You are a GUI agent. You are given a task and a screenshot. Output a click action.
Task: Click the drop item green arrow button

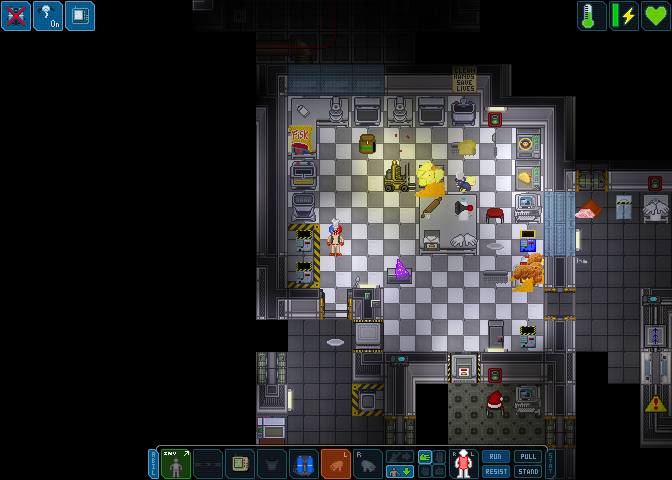point(400,472)
